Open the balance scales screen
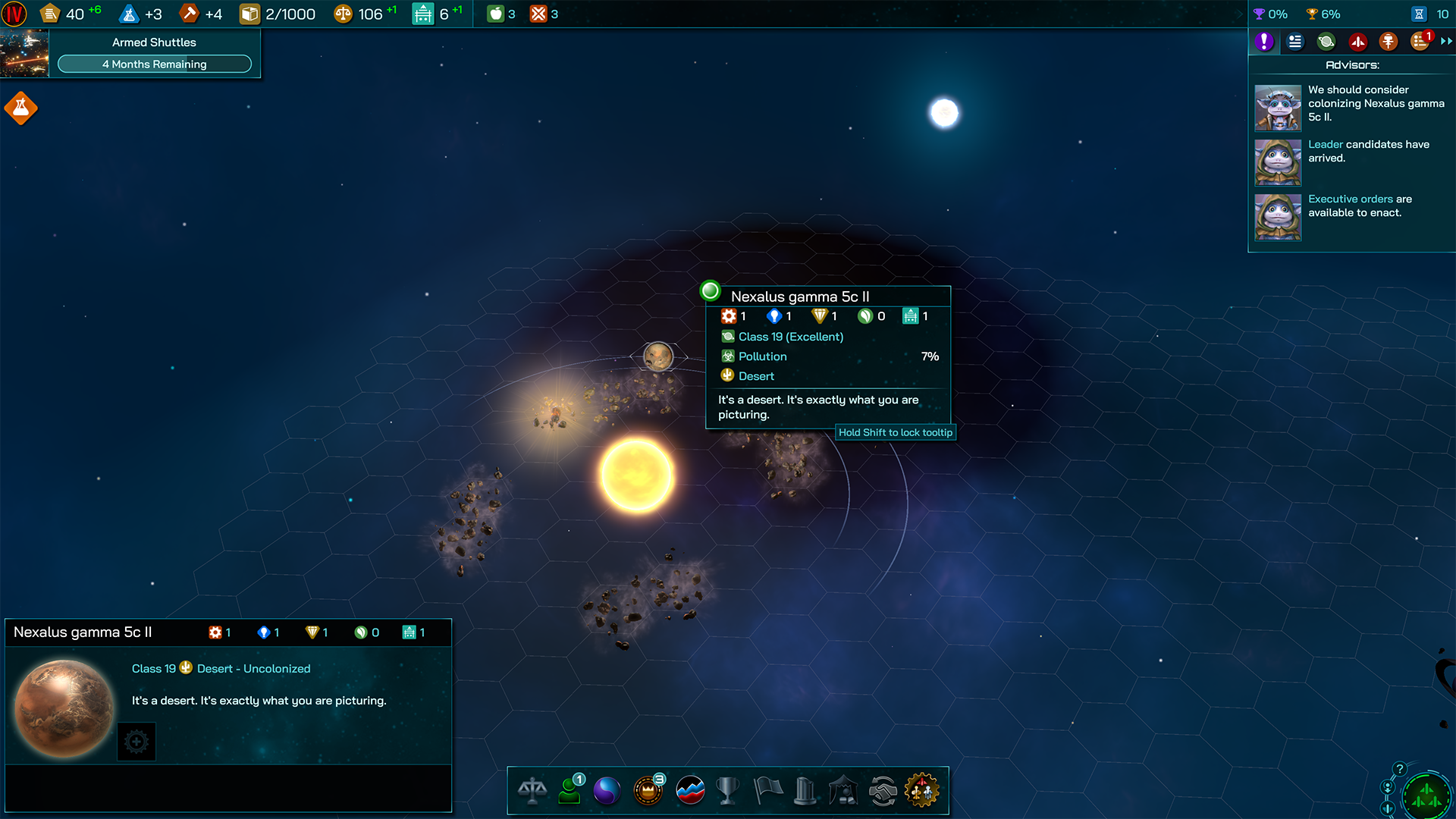This screenshot has width=1456, height=819. point(532,791)
